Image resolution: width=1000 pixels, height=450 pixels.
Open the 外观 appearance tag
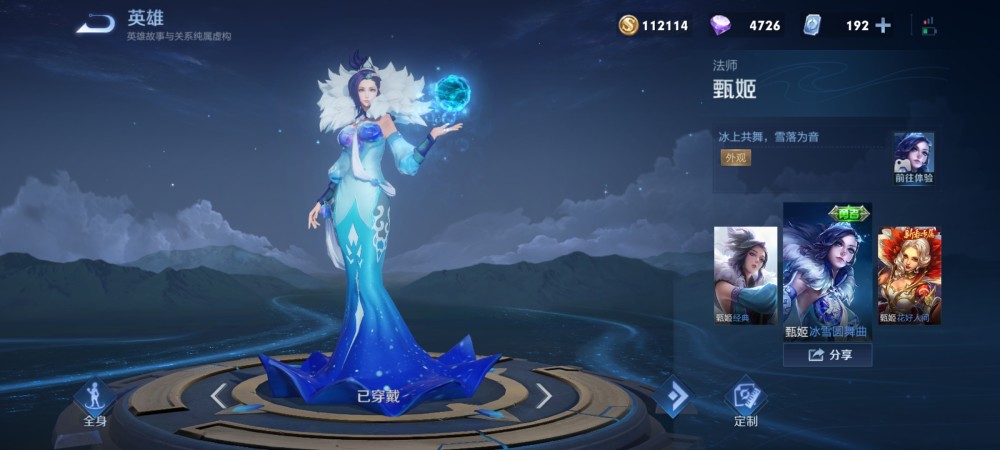coord(735,158)
